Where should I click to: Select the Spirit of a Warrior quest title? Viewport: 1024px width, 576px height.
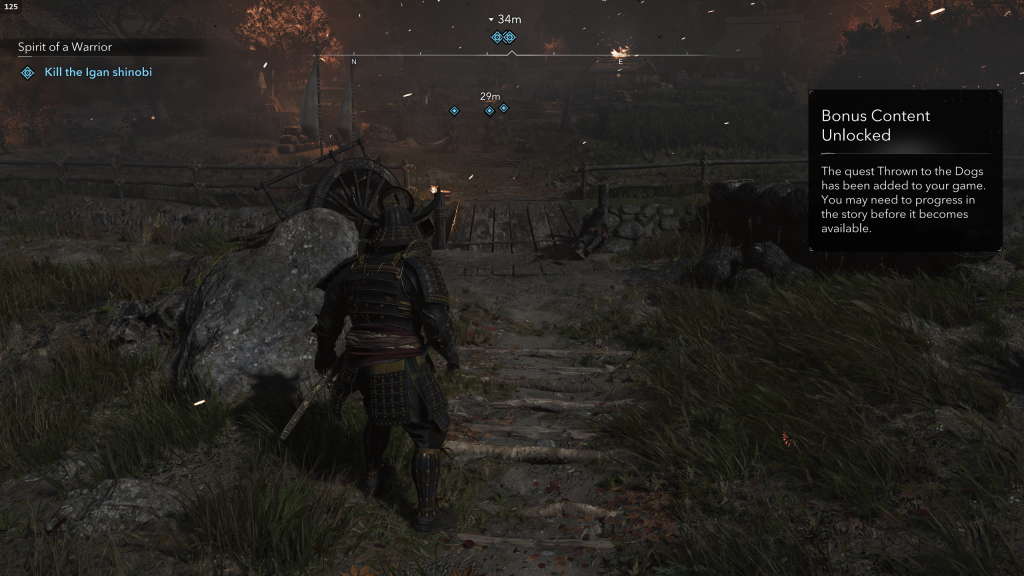[64, 47]
